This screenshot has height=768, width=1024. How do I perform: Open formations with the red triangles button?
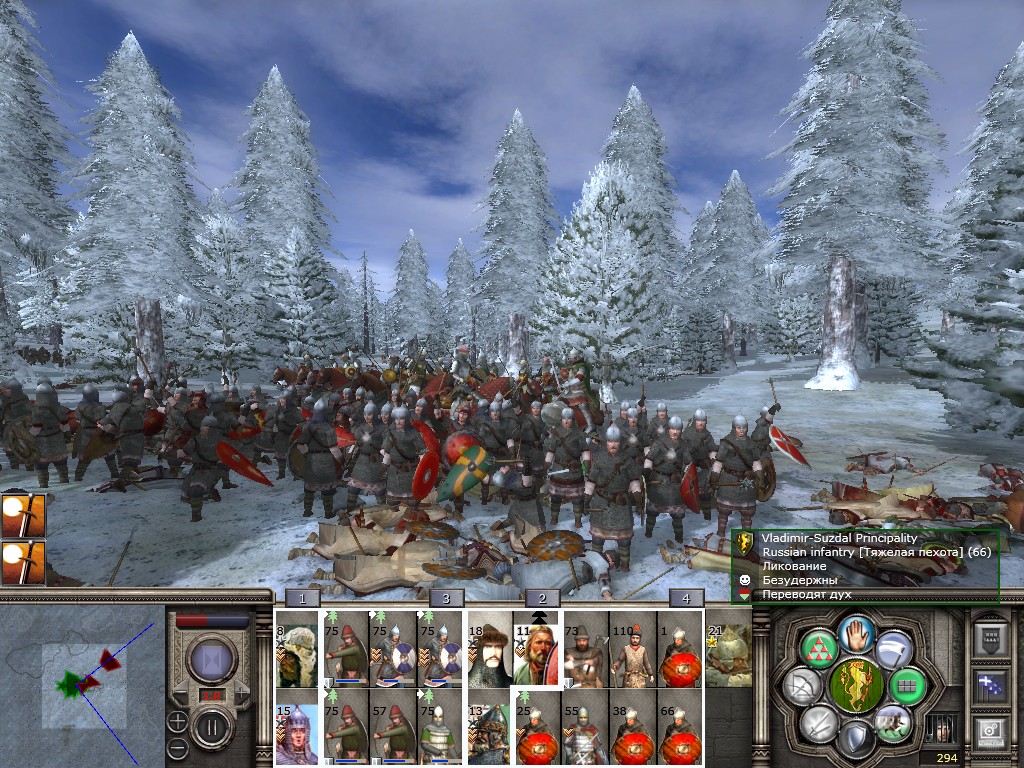pyautogui.click(x=819, y=649)
